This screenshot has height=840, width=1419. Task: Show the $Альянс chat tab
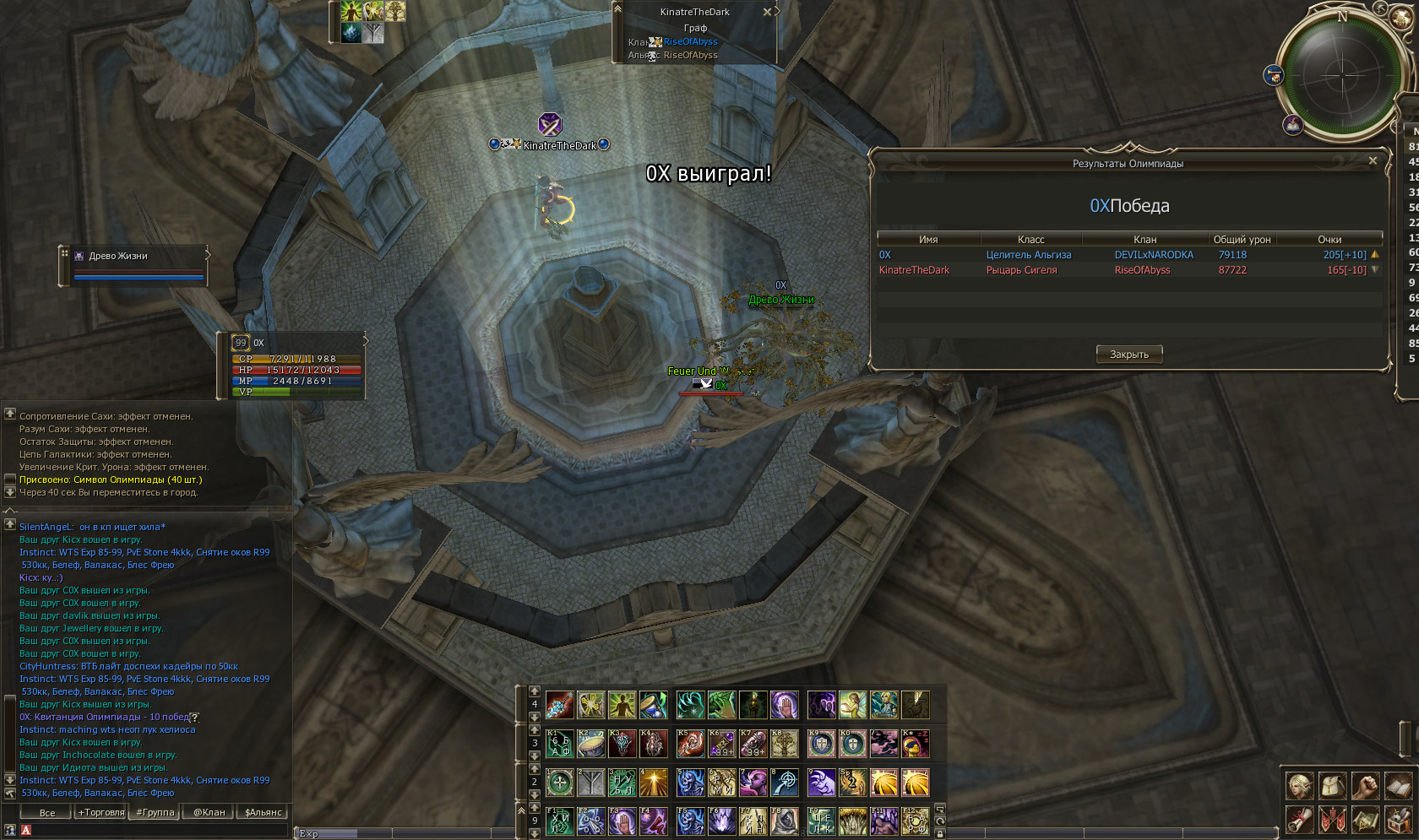[x=263, y=813]
